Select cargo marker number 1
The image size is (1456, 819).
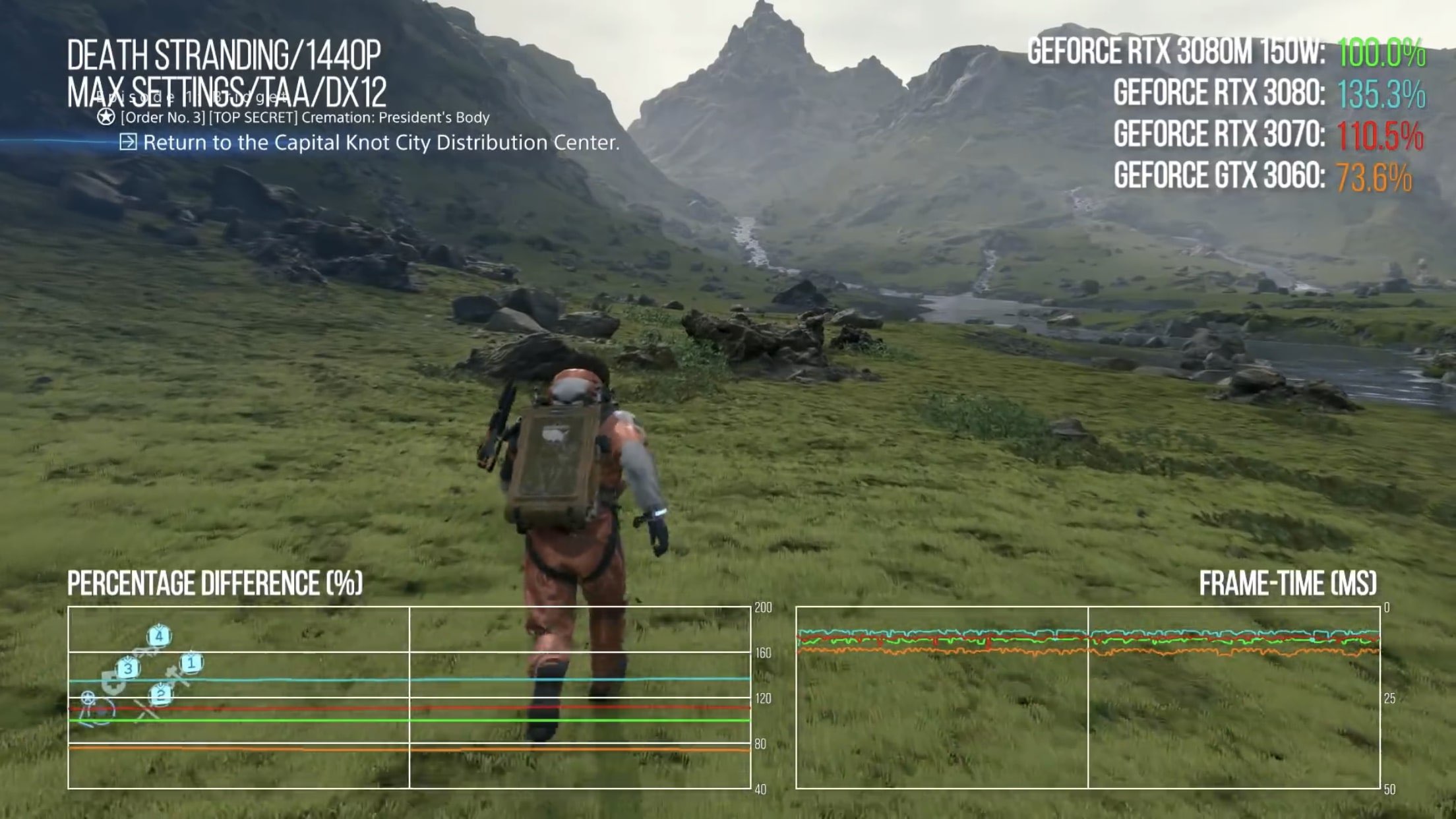[x=191, y=663]
